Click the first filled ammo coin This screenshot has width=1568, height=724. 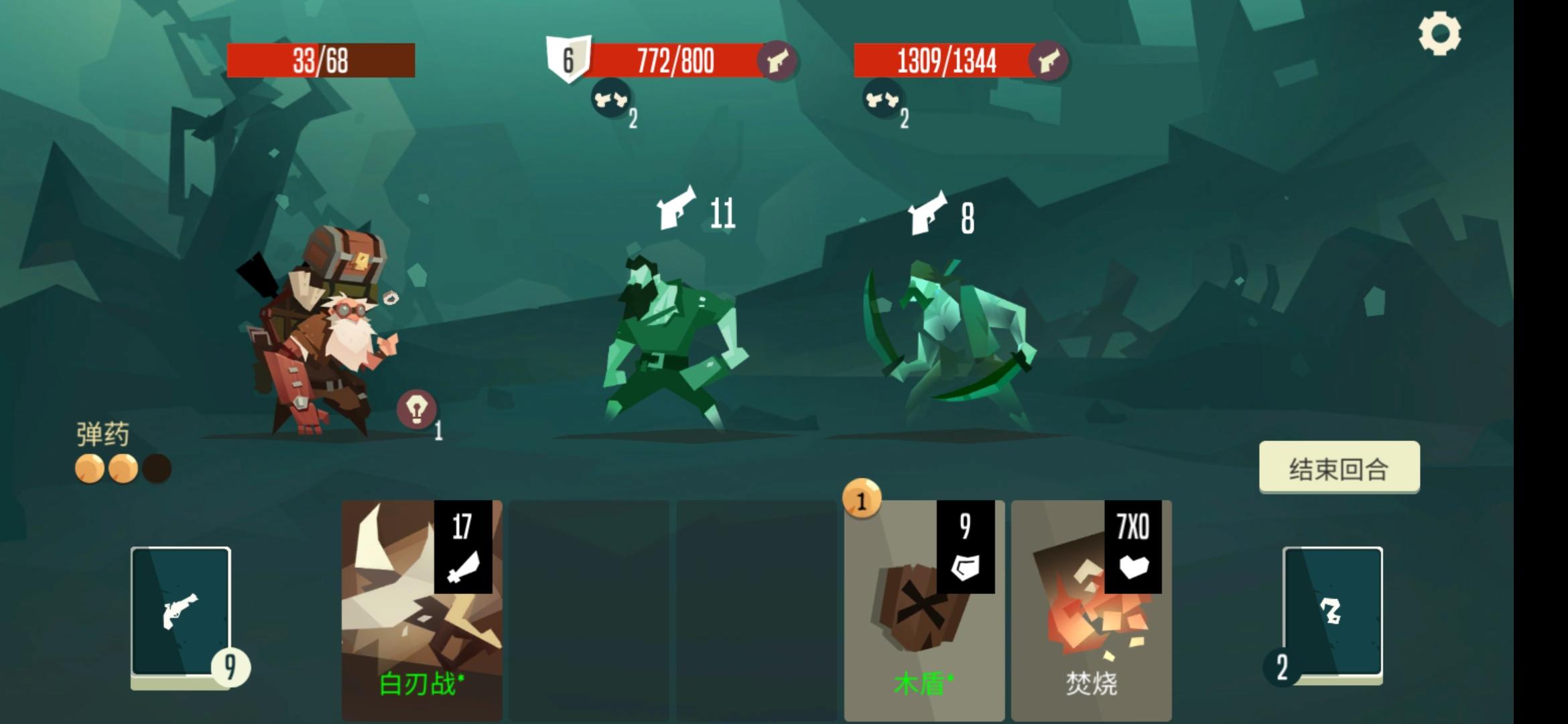pyautogui.click(x=89, y=469)
